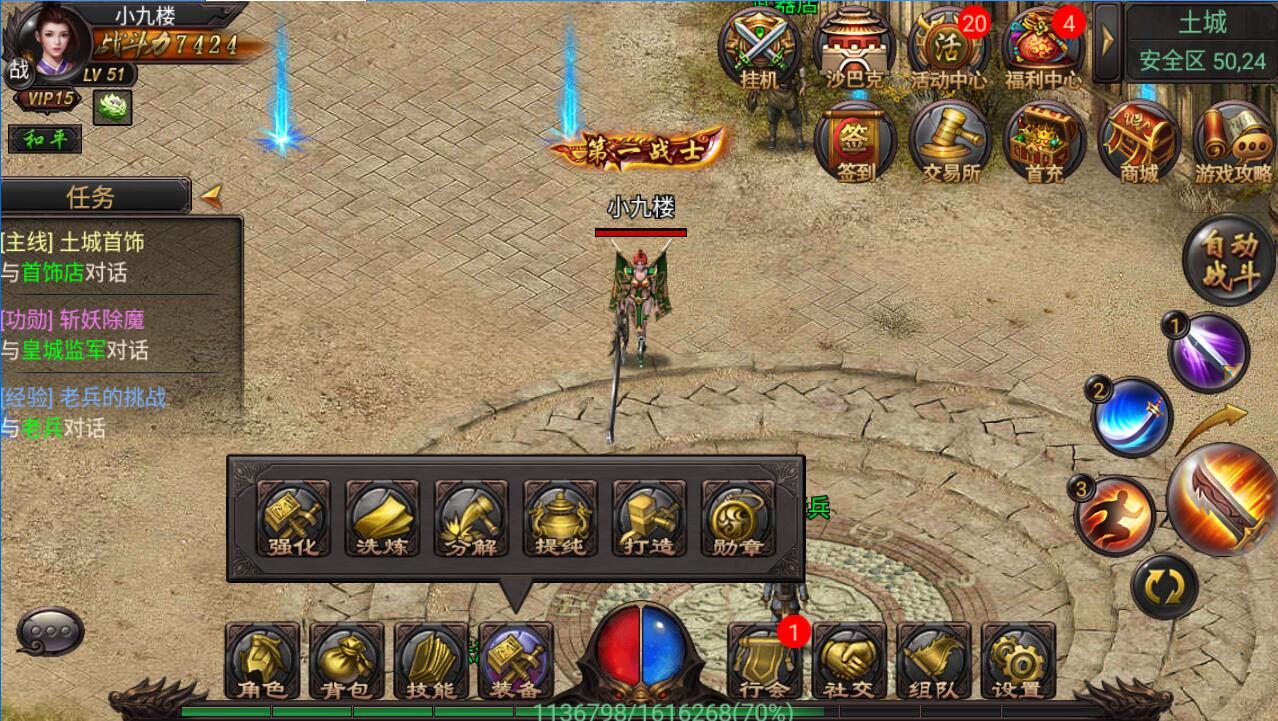Select the 勋章 medal icon
The image size is (1278, 721).
click(738, 517)
